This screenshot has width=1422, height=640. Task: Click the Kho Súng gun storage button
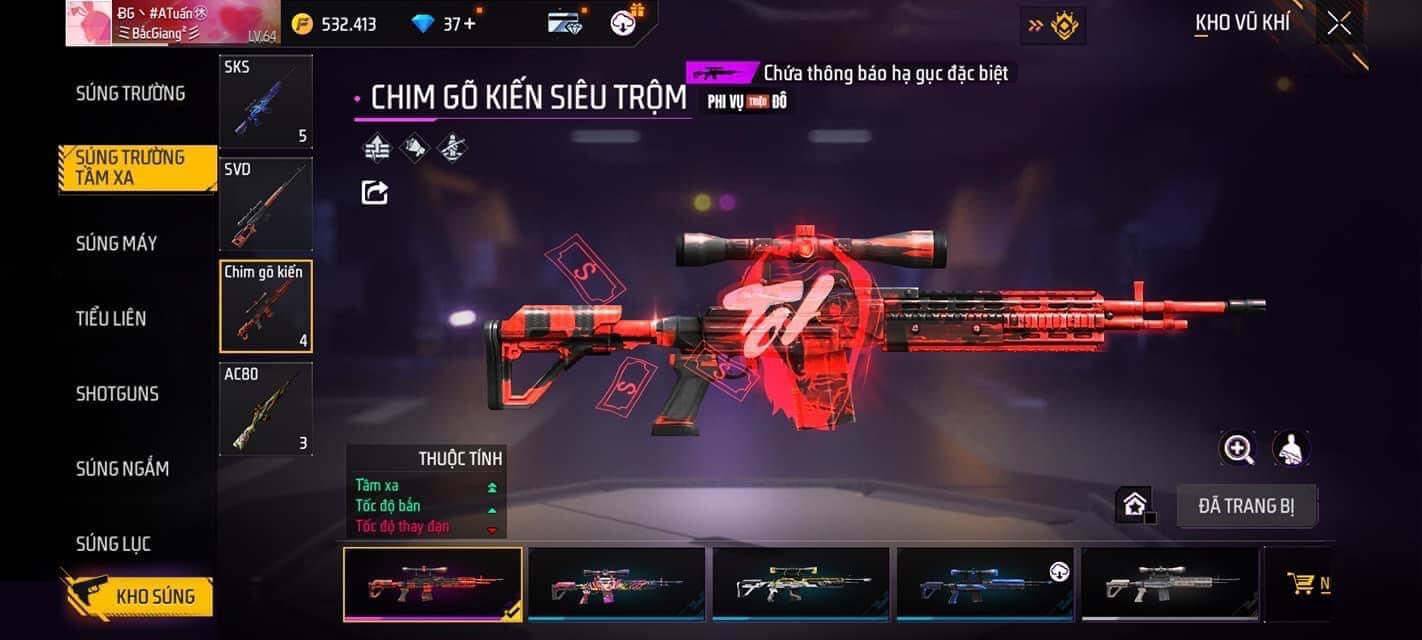(x=140, y=597)
